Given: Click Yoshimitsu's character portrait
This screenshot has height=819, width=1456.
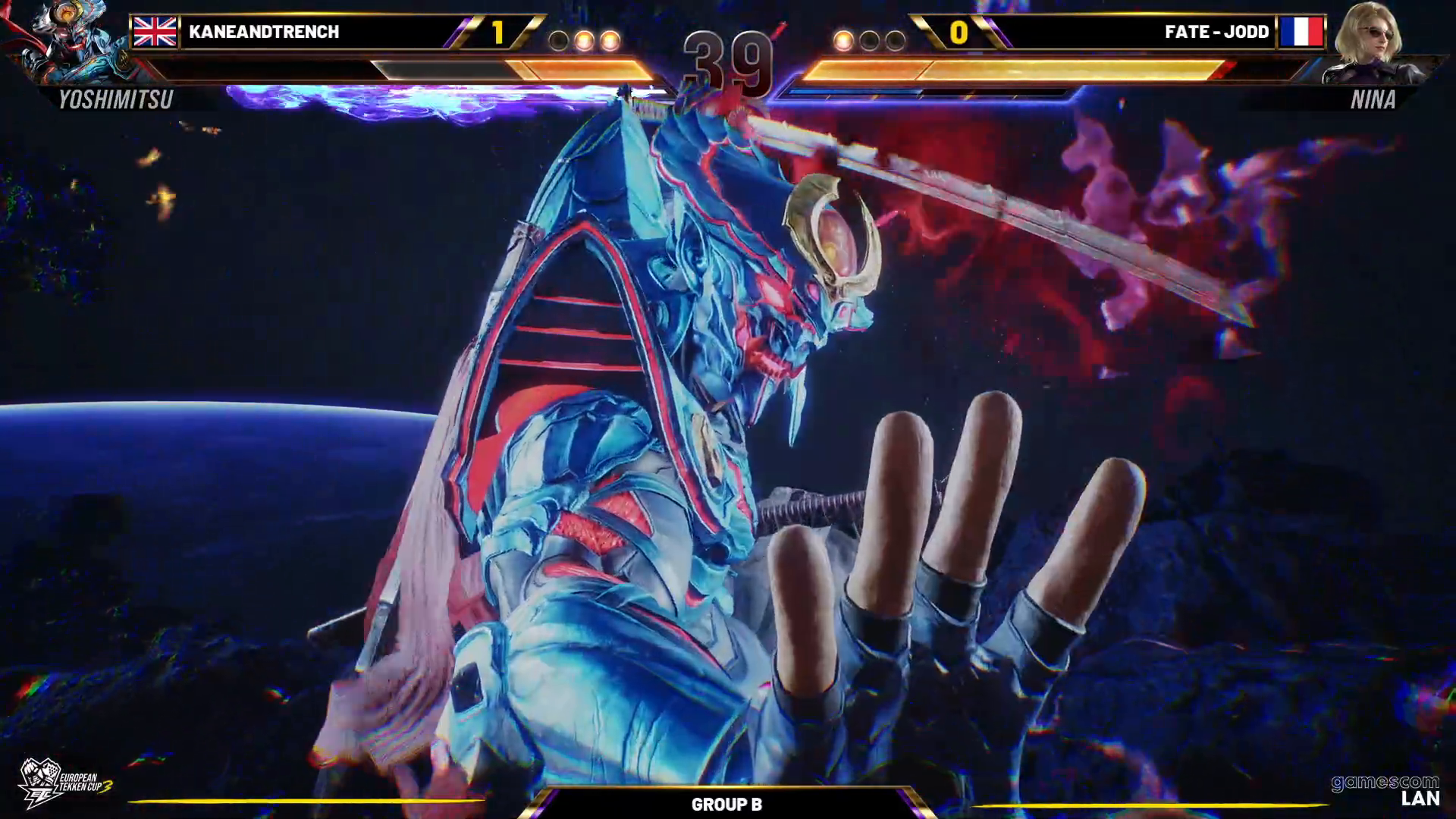Looking at the screenshot, I should pos(64,42).
